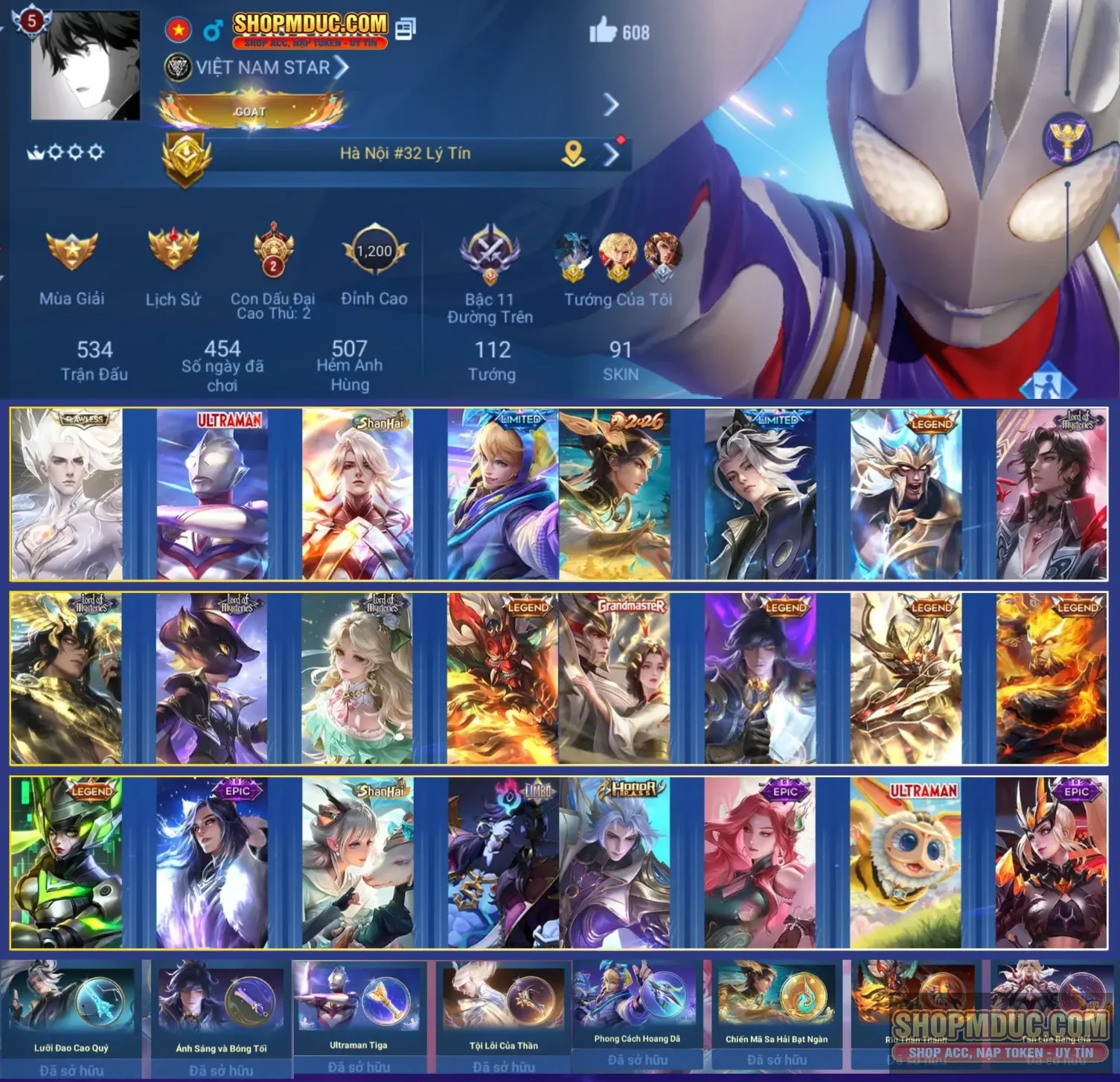Click Đã sở hữu under Ultraman Tiga
This screenshot has height=1082, width=1120.
(x=357, y=1065)
